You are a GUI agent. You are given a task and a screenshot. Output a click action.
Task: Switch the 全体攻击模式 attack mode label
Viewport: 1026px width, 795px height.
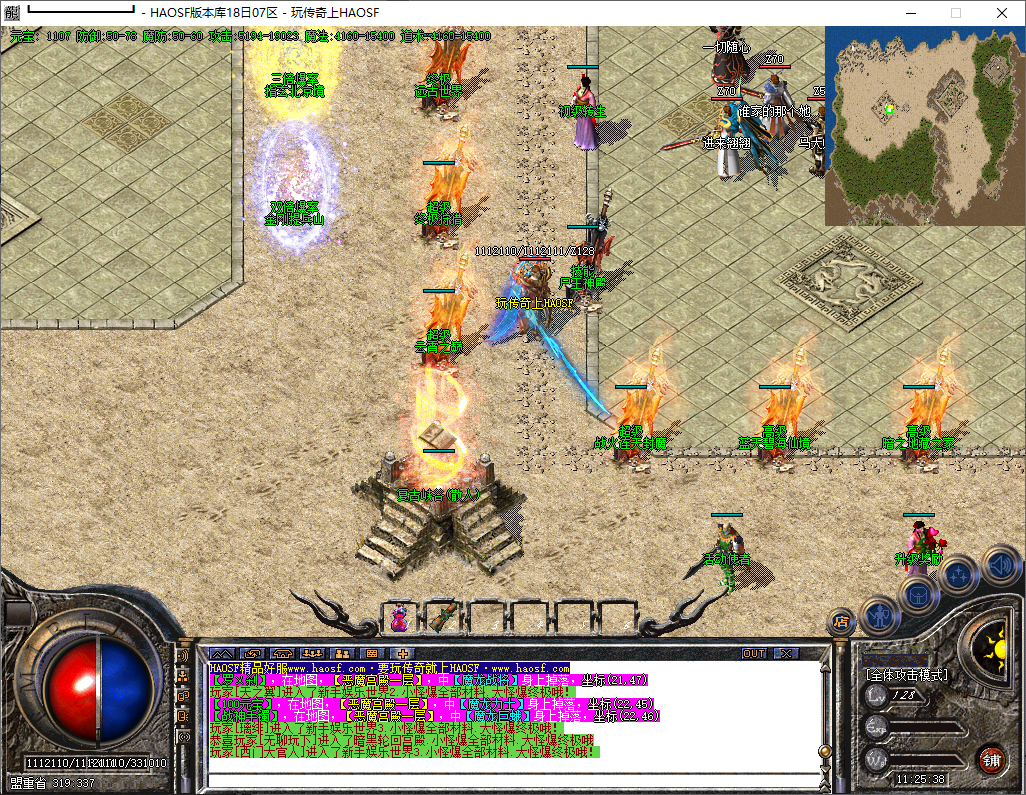click(x=908, y=674)
